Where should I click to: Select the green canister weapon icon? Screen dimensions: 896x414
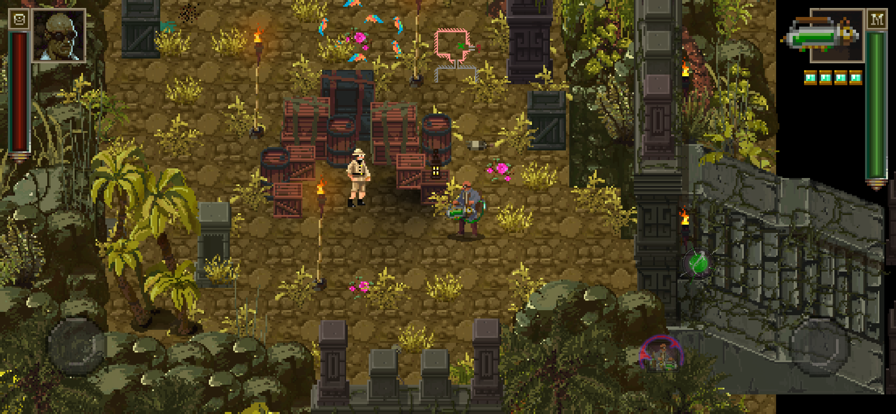[822, 37]
